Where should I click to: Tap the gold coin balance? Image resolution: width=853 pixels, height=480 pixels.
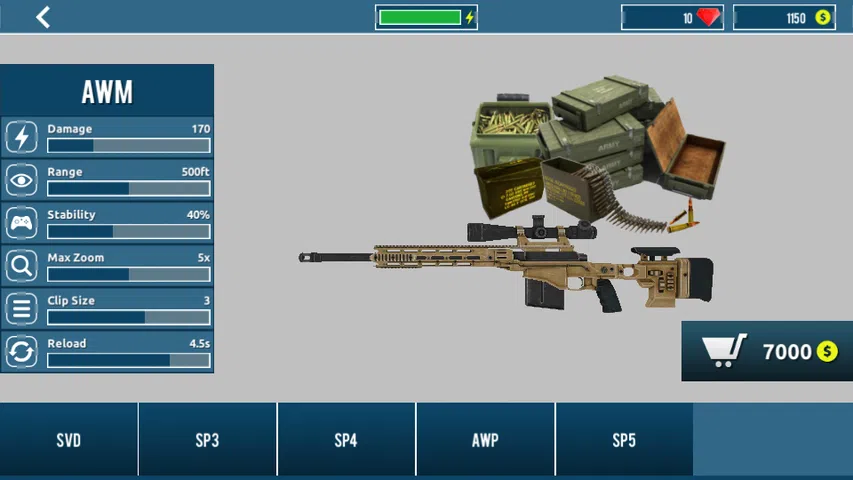pos(784,18)
